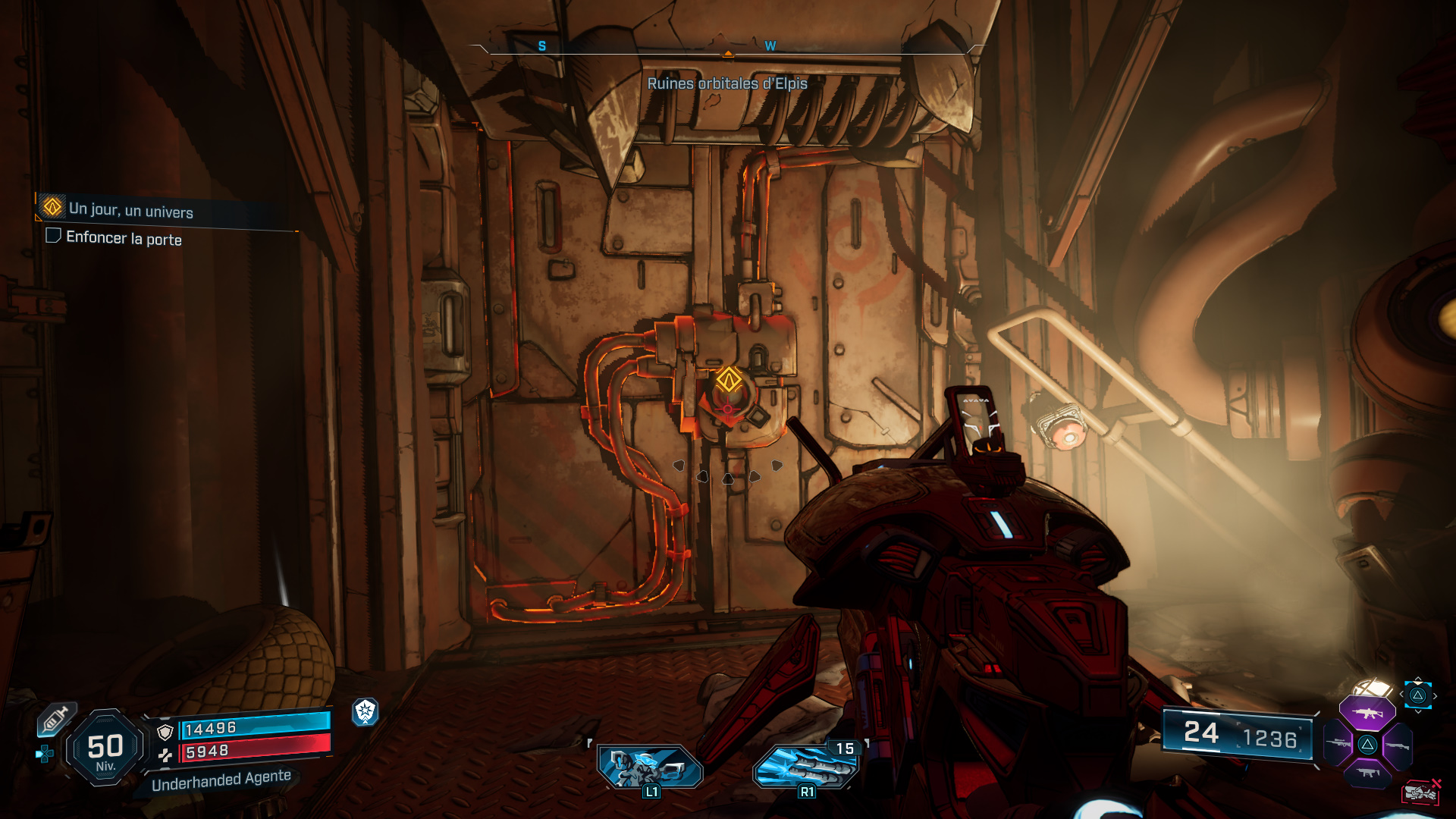The height and width of the screenshot is (819, 1456).
Task: Click the shield icon beside the 14496 bar
Action: coord(165,733)
